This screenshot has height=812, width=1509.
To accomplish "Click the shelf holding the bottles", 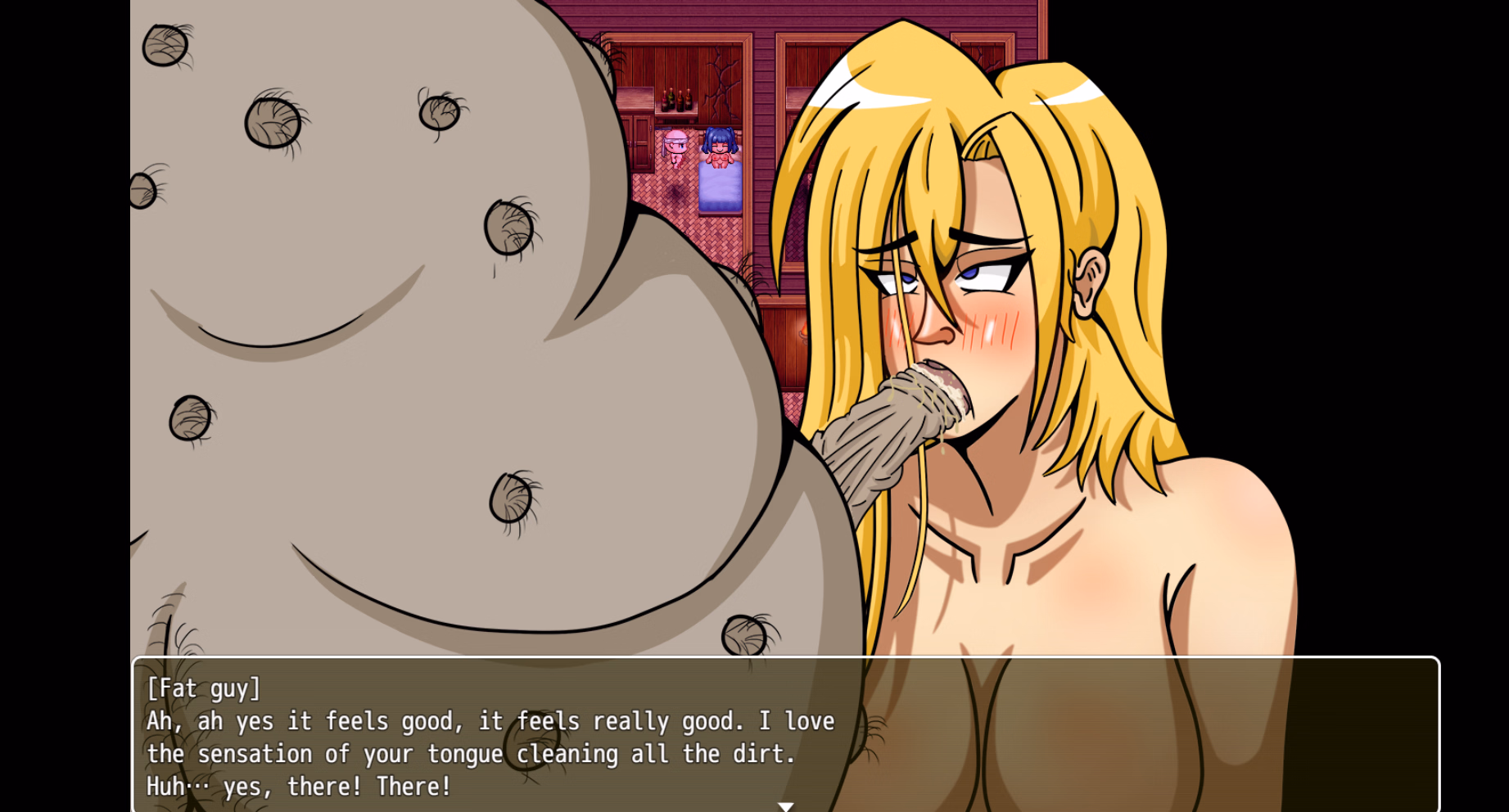I will (x=674, y=115).
